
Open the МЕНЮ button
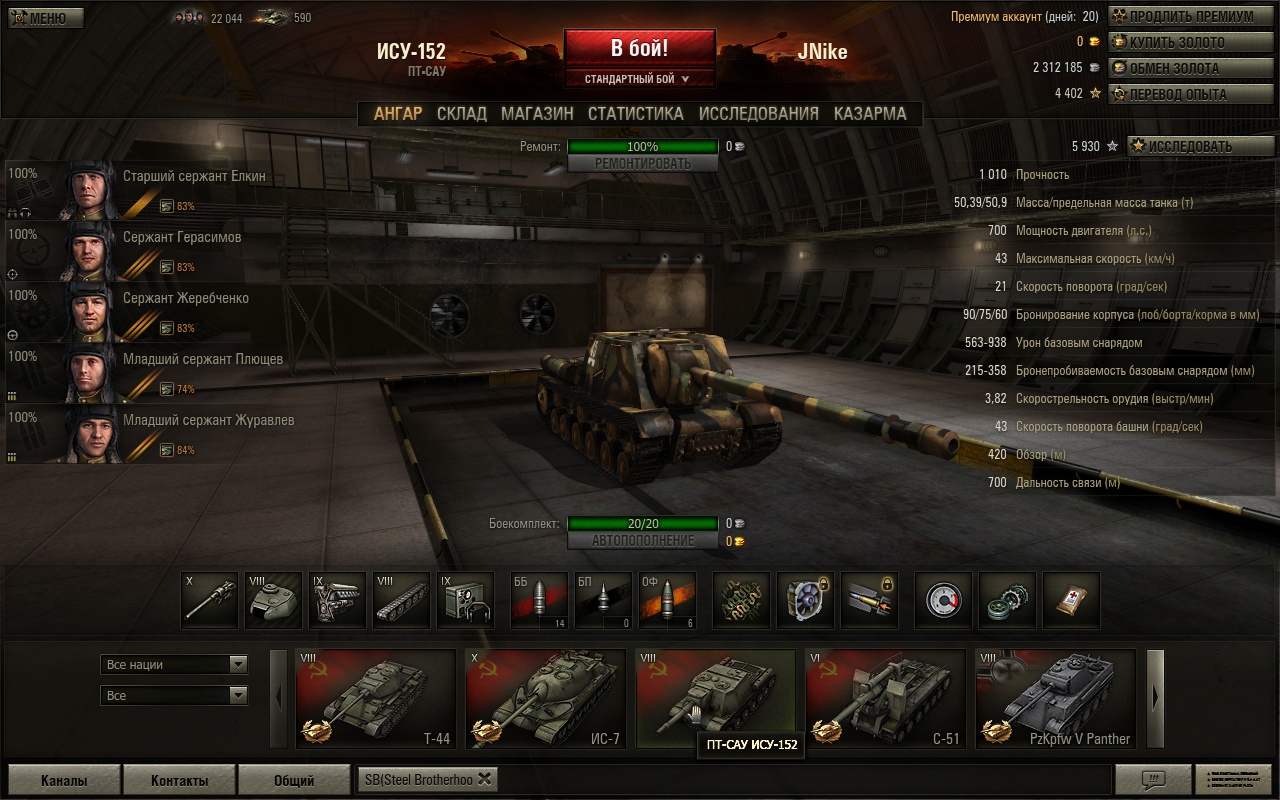tap(46, 18)
